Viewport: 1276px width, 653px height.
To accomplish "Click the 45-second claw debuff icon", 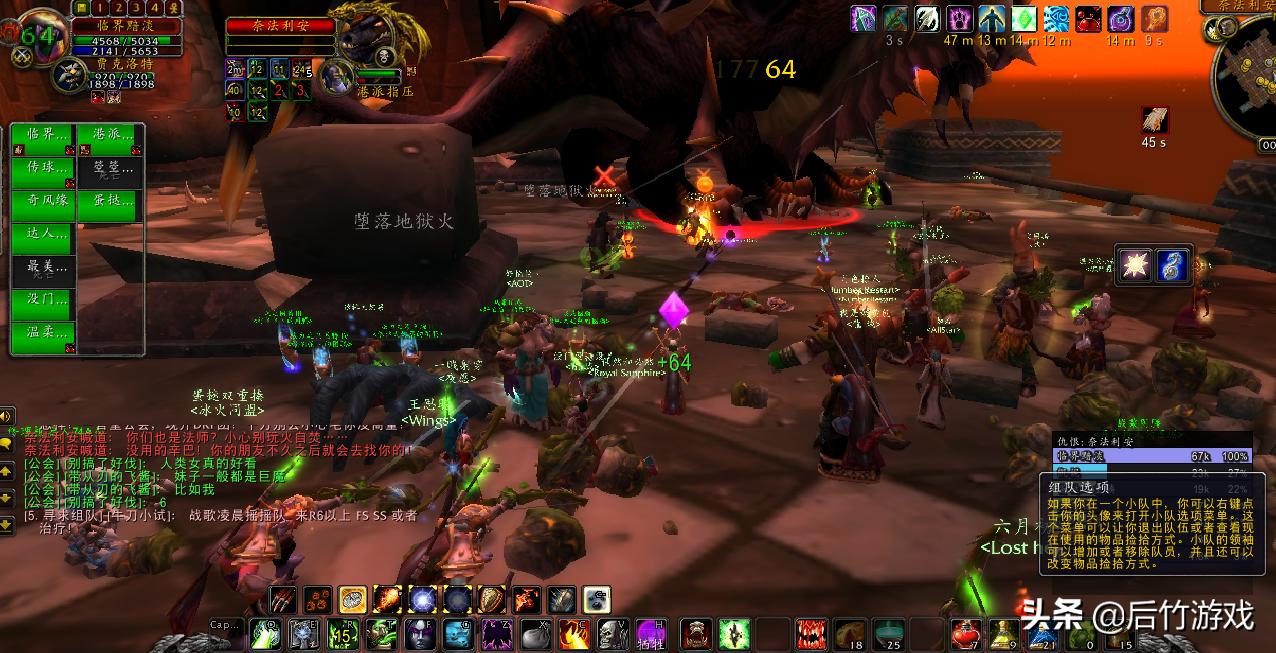I will [x=1154, y=120].
